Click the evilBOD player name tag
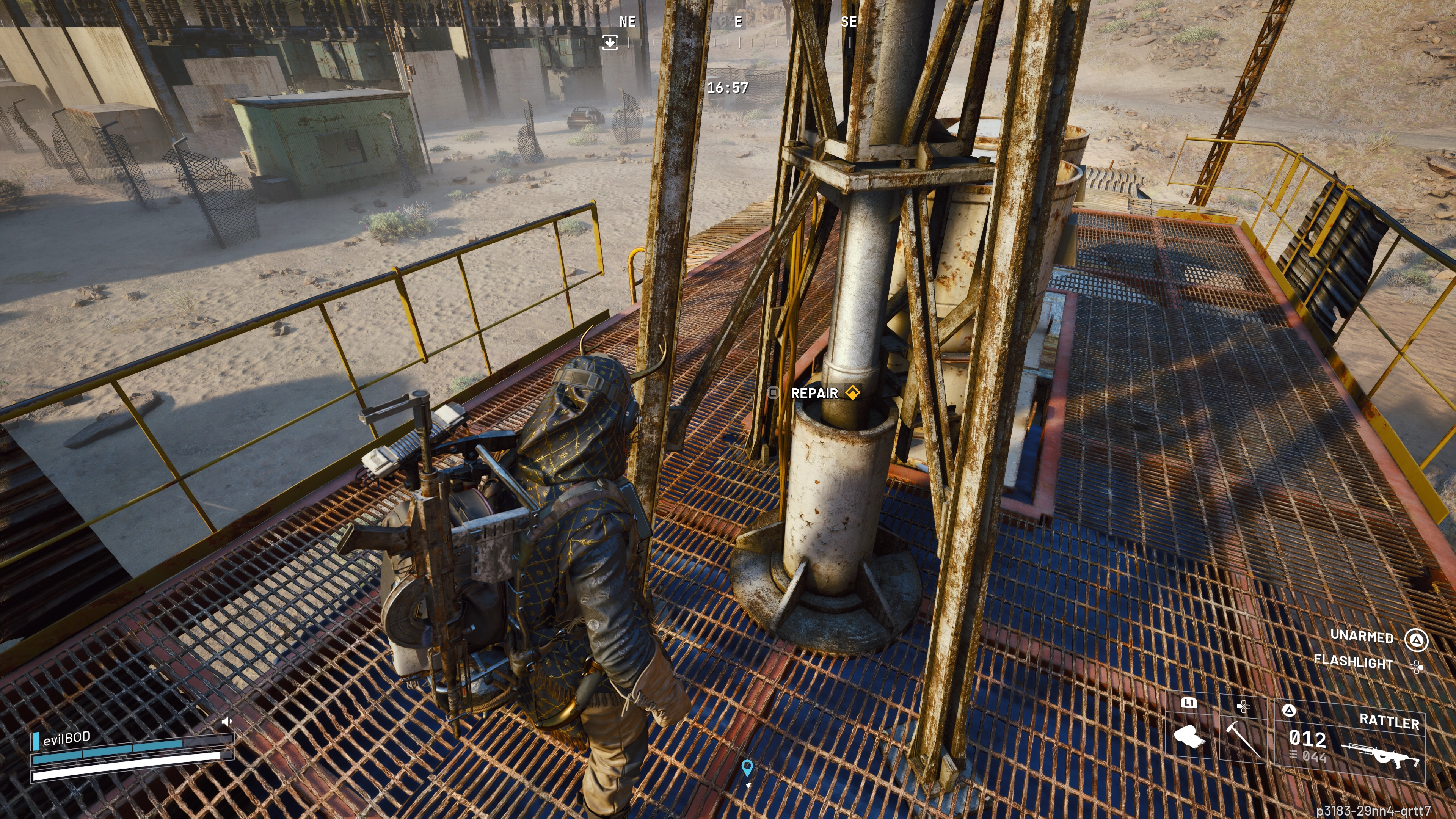The image size is (1456, 819). tap(67, 738)
